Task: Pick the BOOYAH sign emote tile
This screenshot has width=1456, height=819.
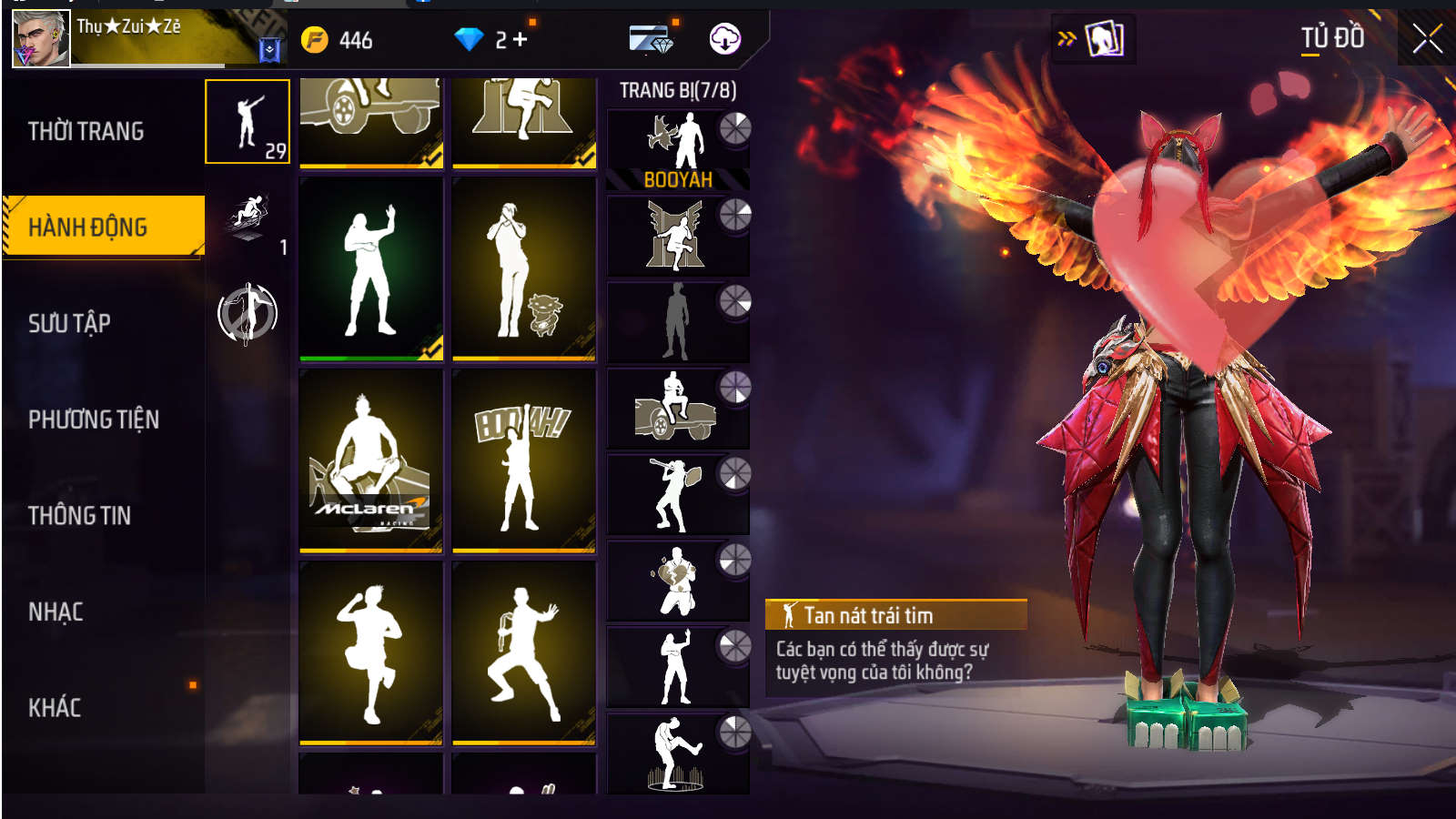Action: coord(523,460)
